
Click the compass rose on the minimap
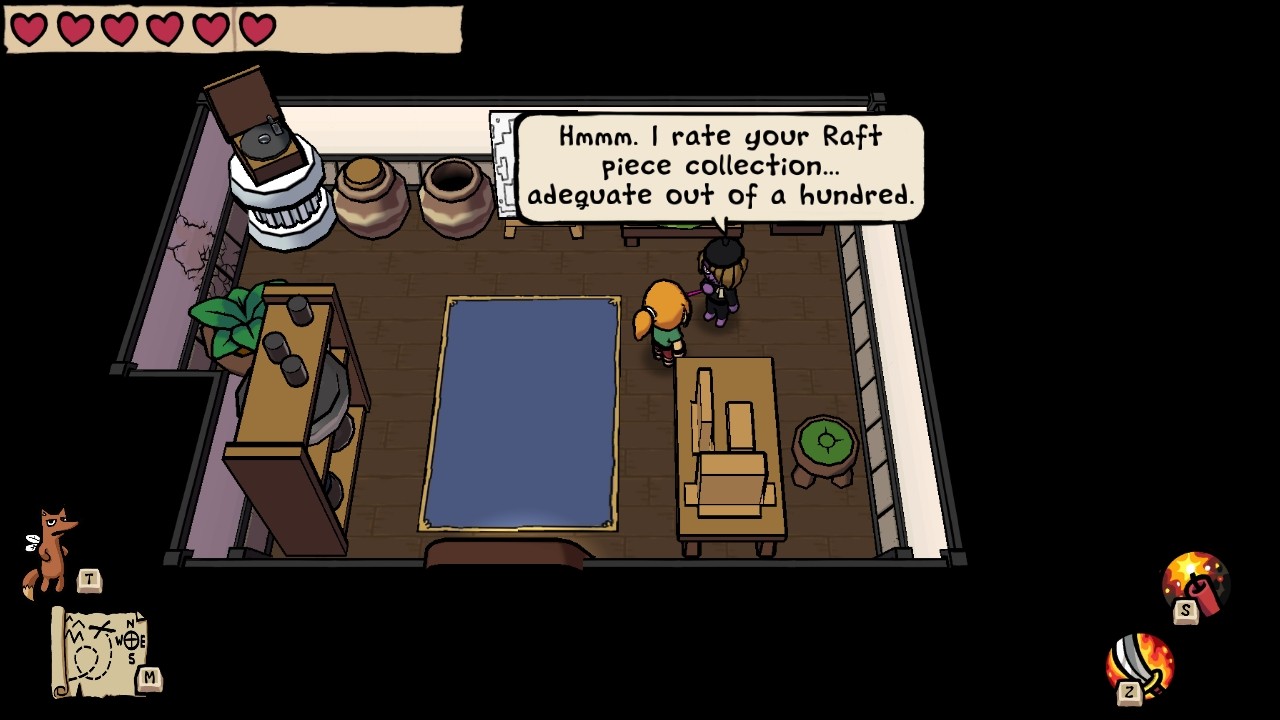pyautogui.click(x=130, y=640)
